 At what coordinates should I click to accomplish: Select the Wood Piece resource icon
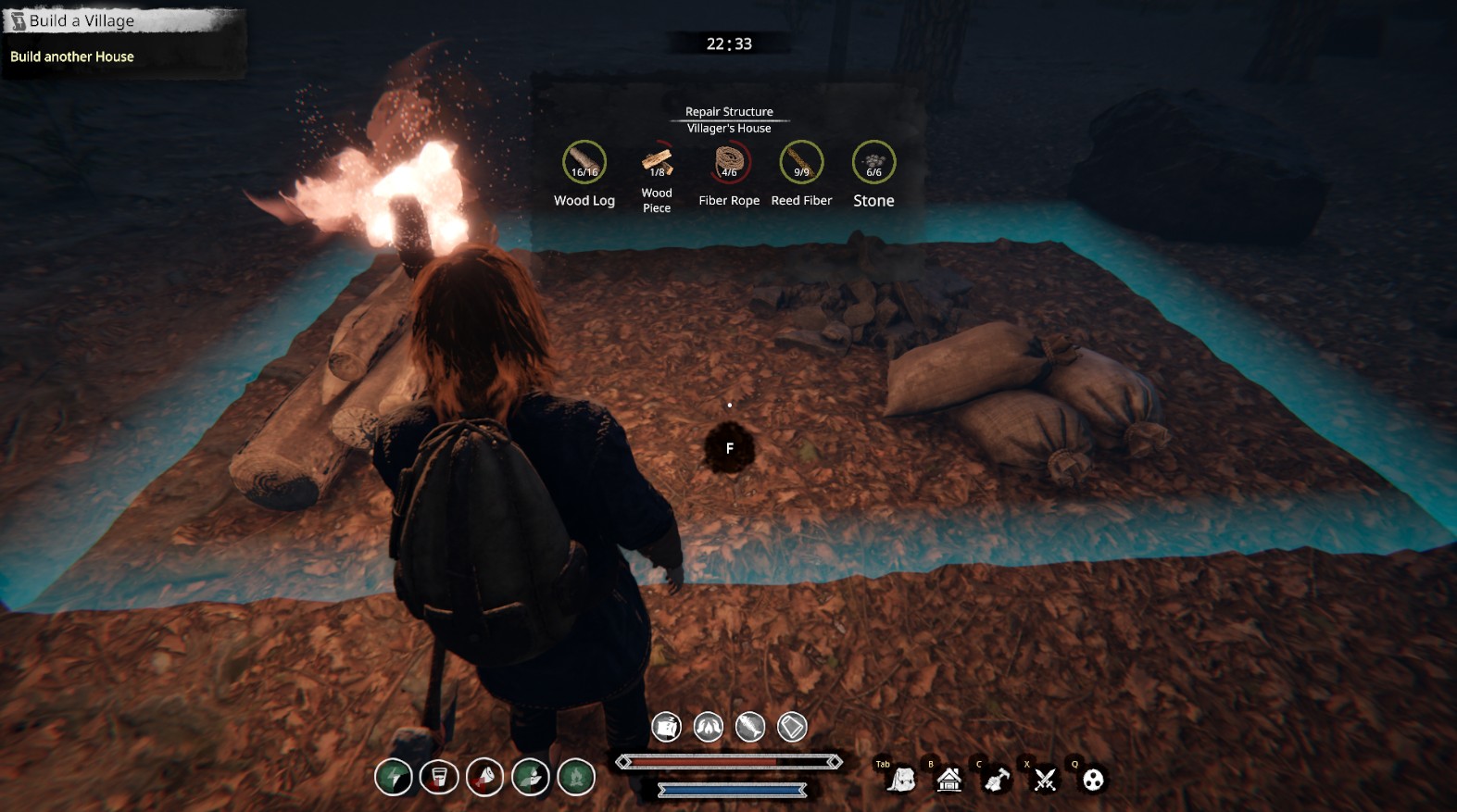click(657, 163)
